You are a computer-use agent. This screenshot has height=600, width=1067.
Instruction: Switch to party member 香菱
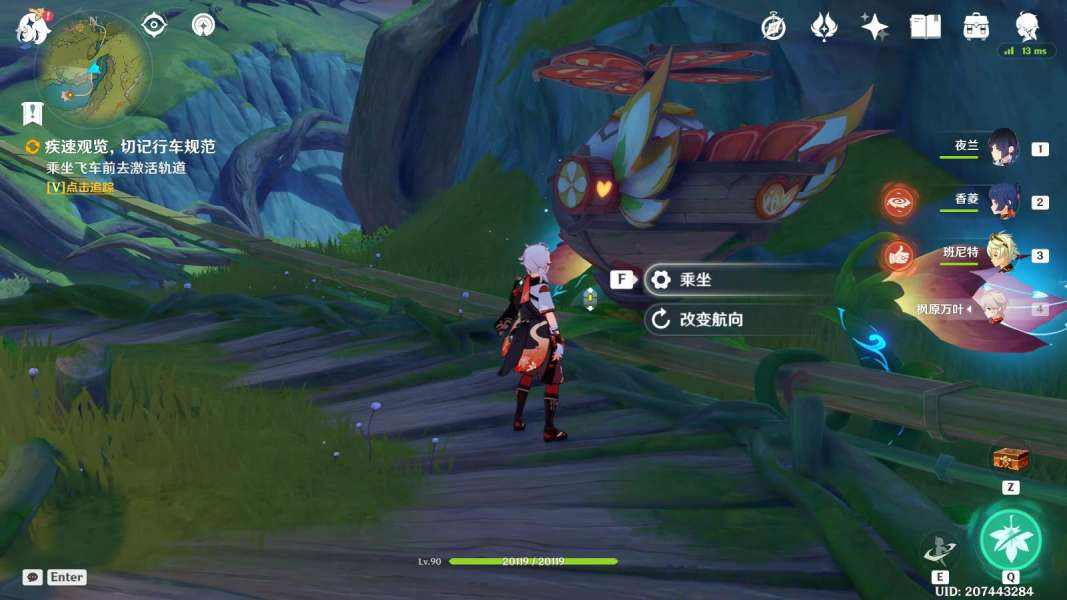1001,201
